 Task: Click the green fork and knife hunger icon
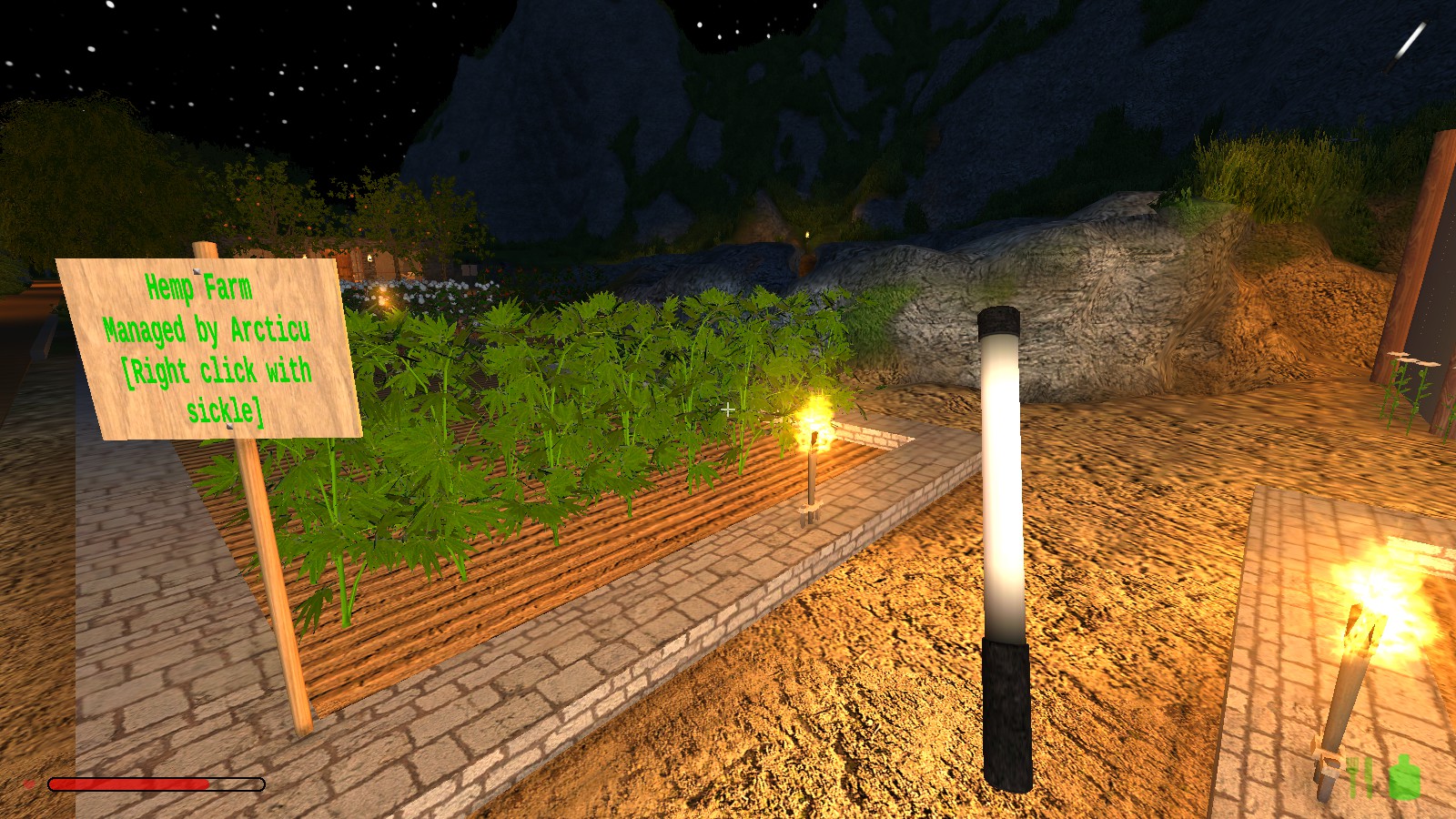click(x=1360, y=776)
